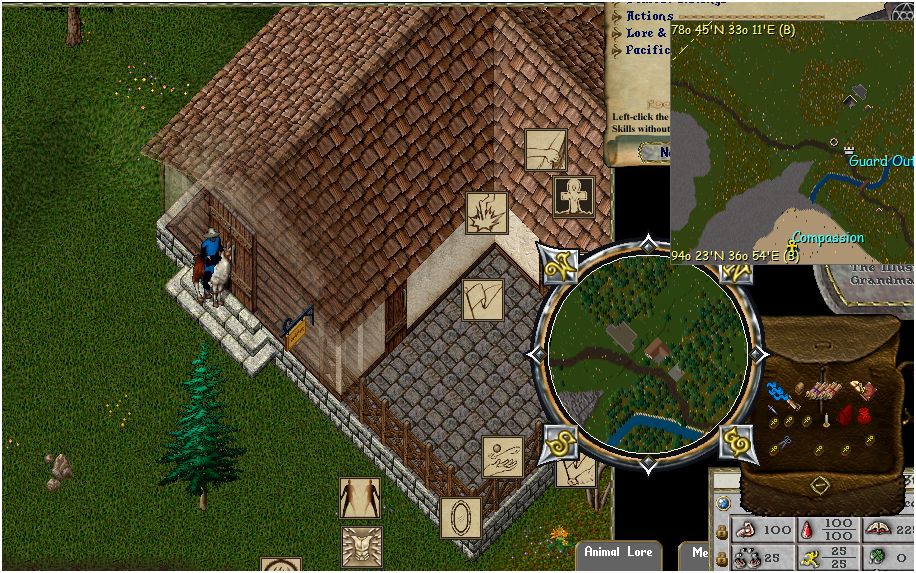Open the Actions skill group
916x573 pixels.
coord(648,16)
